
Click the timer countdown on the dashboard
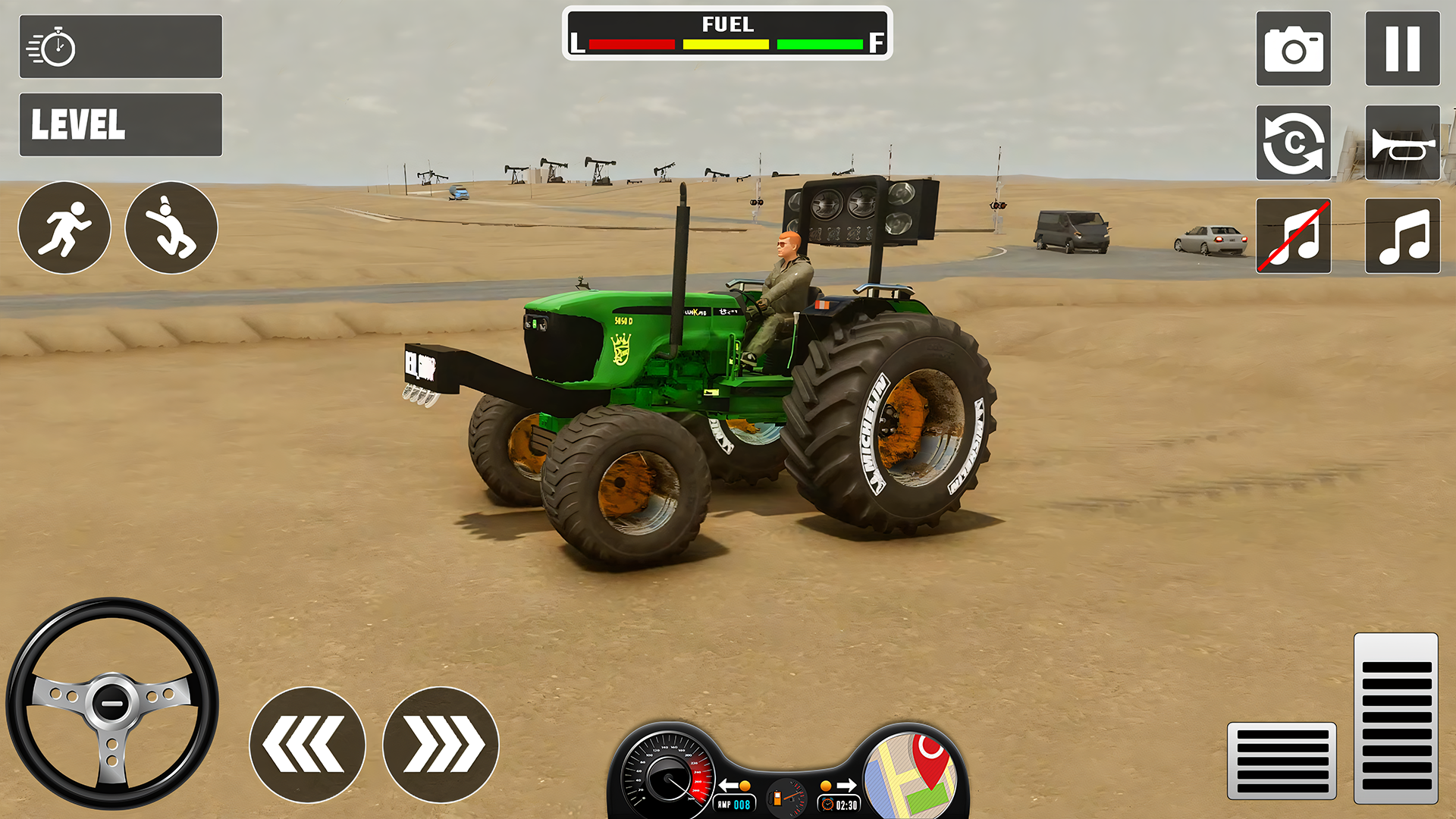(x=840, y=806)
